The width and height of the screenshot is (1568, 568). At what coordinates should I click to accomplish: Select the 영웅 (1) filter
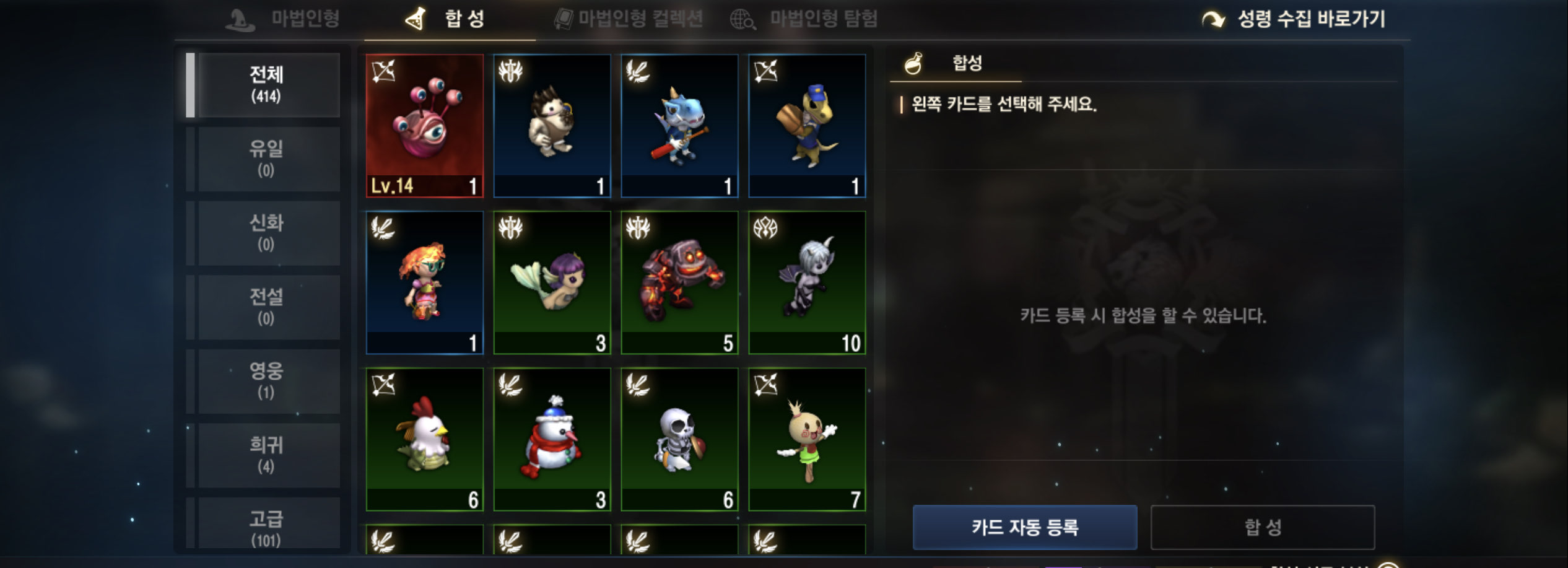tap(266, 380)
